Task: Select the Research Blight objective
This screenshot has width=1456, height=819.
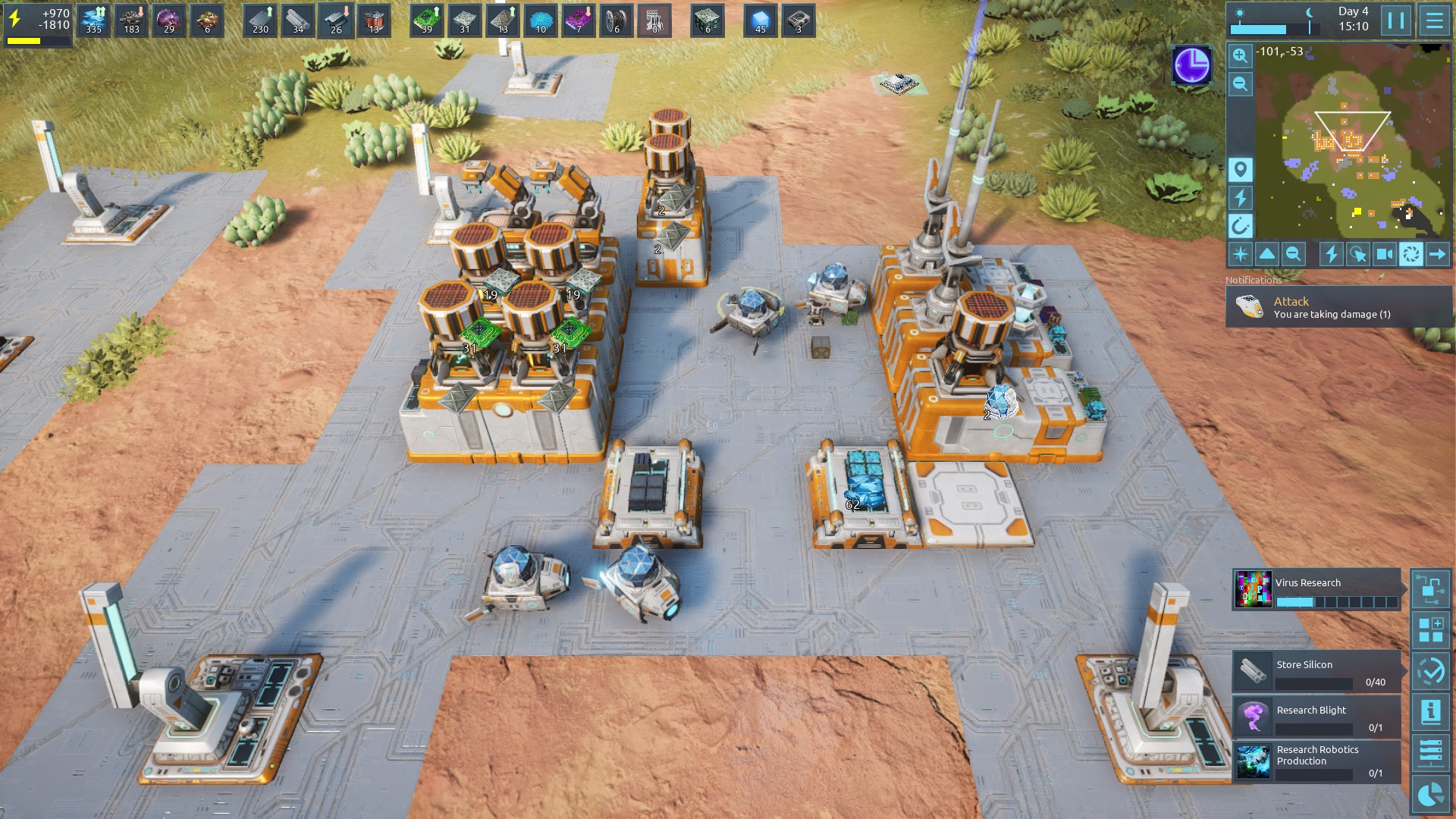Action: tap(1316, 717)
